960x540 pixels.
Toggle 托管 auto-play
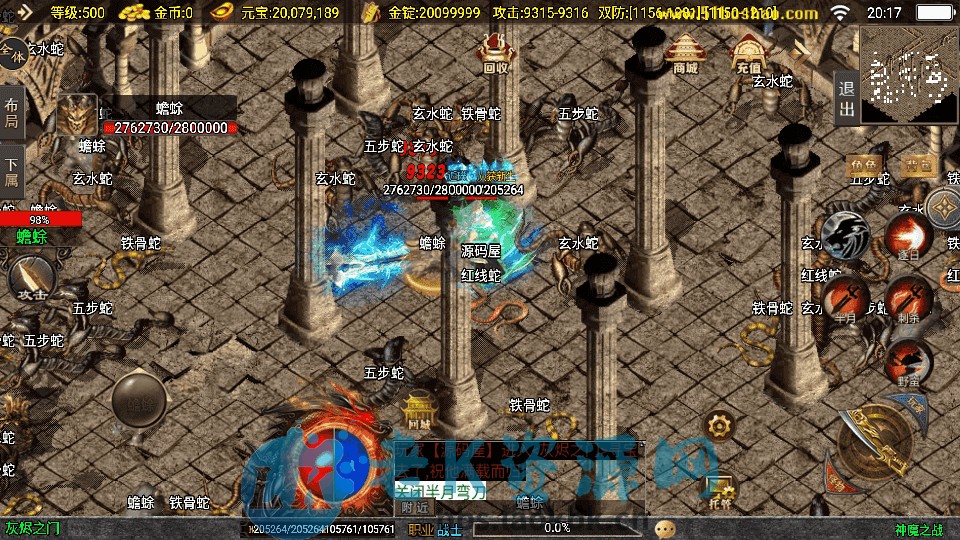point(718,488)
